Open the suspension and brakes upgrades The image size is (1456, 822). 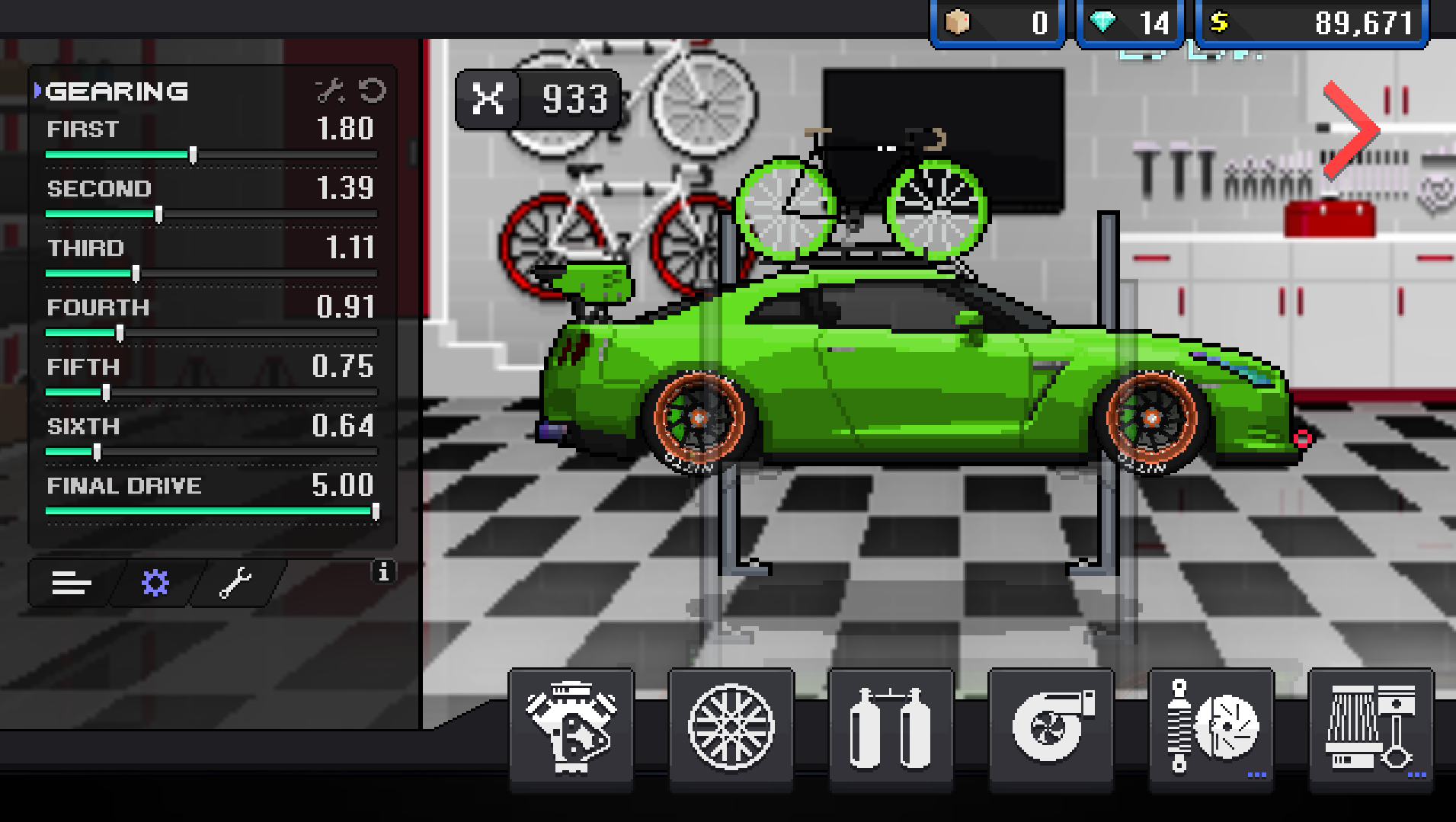pos(1210,728)
